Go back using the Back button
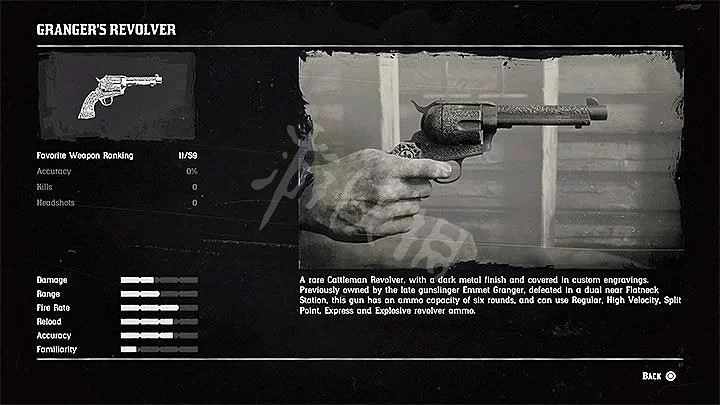The height and width of the screenshot is (405, 720). tap(659, 376)
